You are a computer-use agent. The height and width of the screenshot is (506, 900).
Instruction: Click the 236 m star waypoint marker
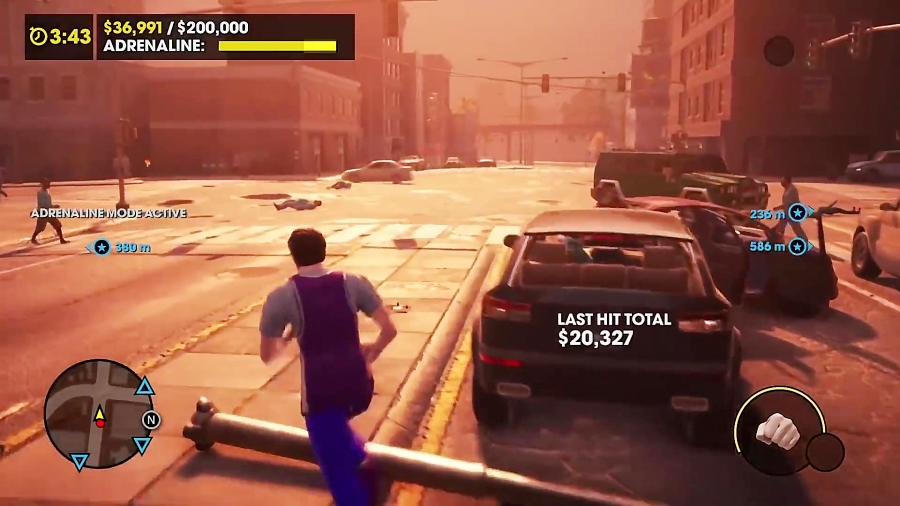[x=796, y=212]
